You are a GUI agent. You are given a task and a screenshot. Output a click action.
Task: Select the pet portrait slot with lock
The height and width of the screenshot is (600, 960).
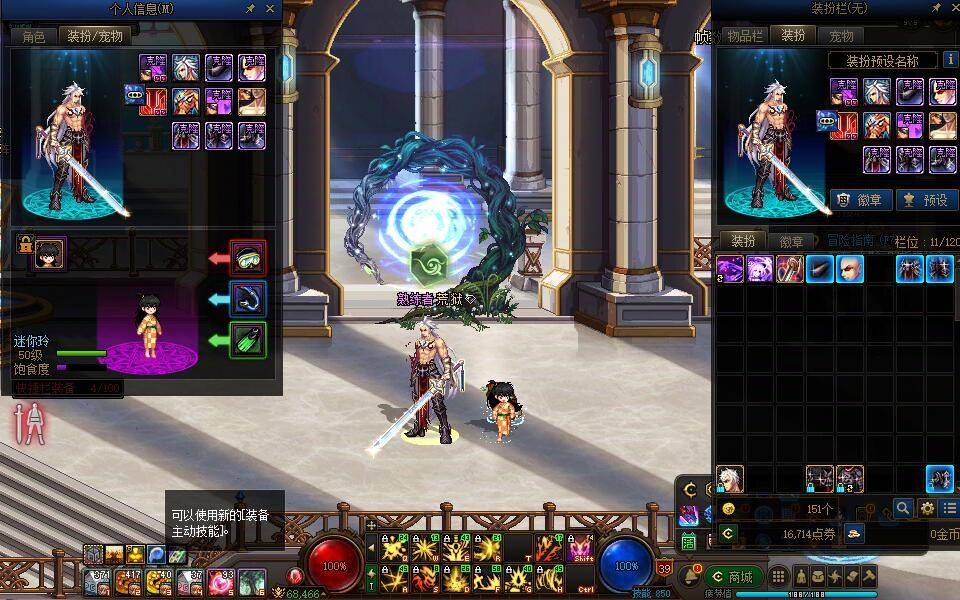tap(49, 255)
